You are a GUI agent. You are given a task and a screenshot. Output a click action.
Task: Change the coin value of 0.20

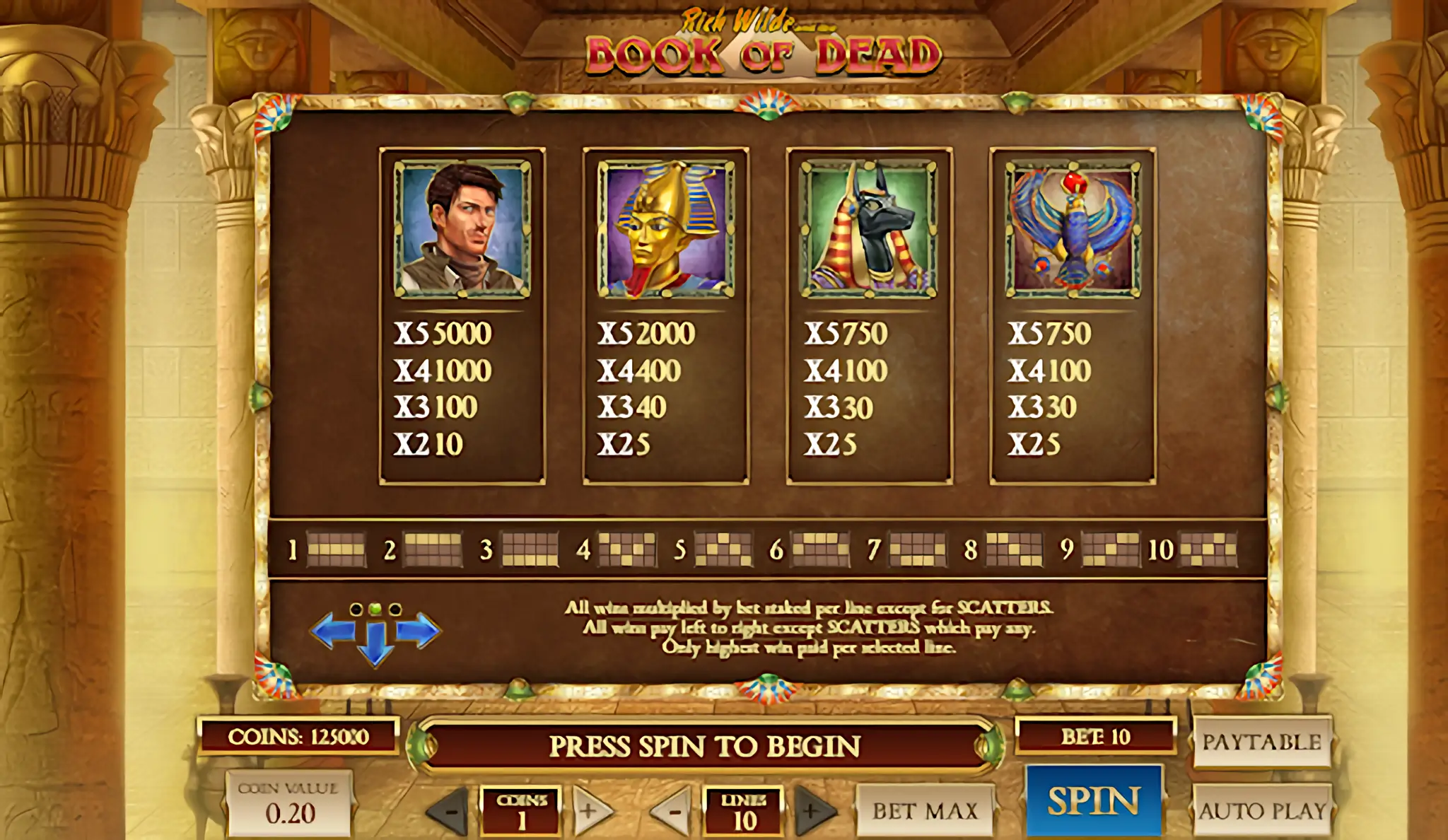(289, 805)
